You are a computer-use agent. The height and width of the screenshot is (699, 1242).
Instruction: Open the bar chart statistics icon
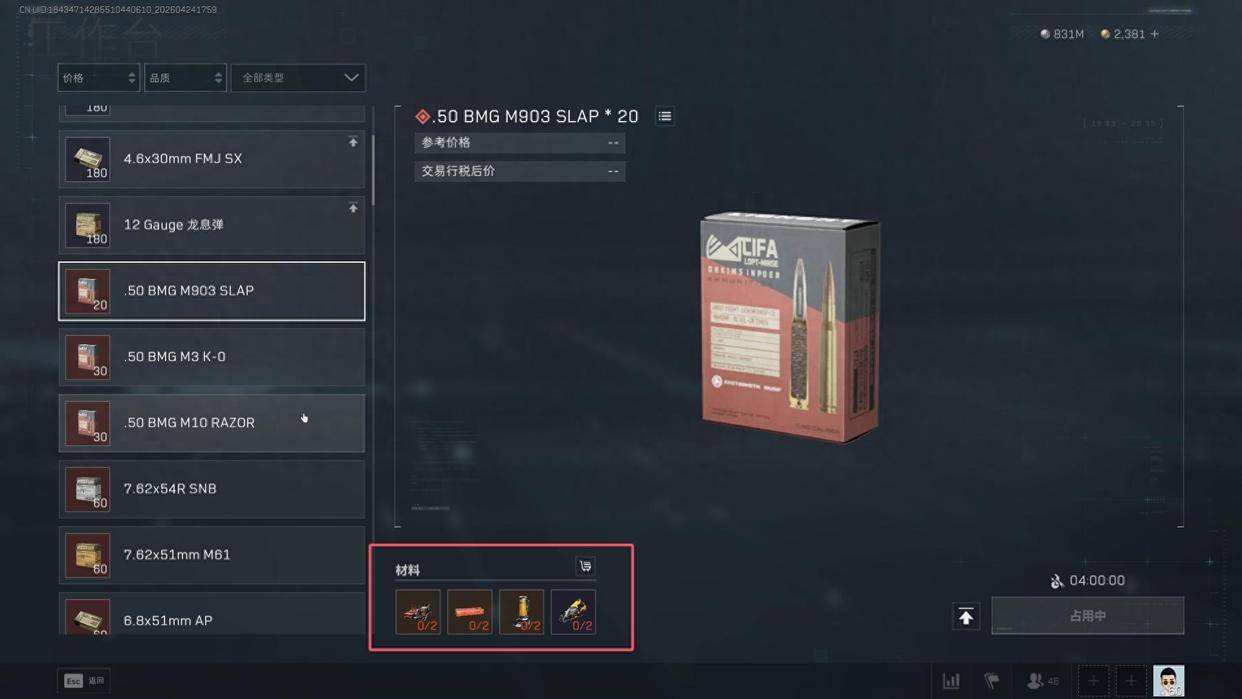951,681
